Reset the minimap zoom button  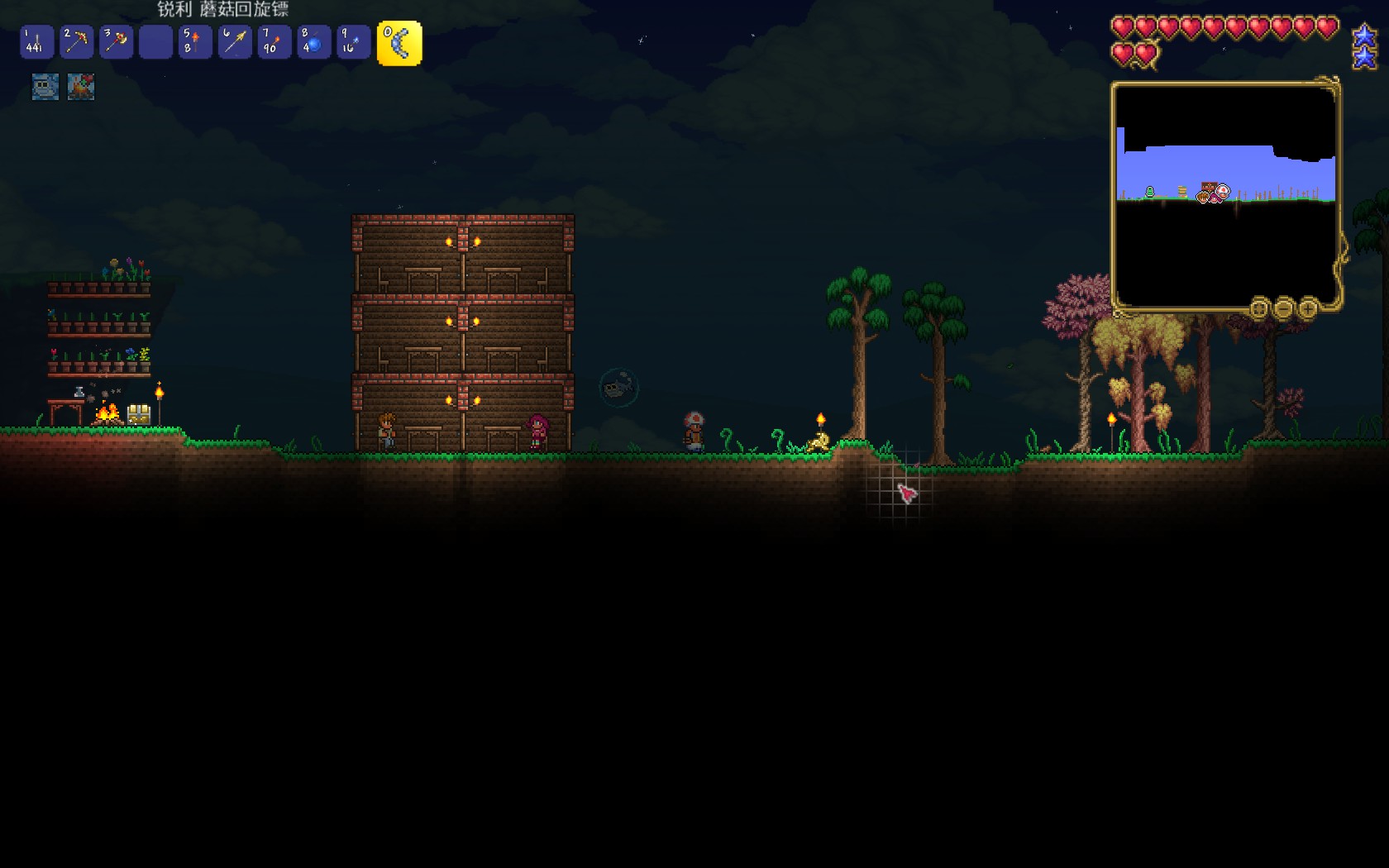click(x=1258, y=309)
